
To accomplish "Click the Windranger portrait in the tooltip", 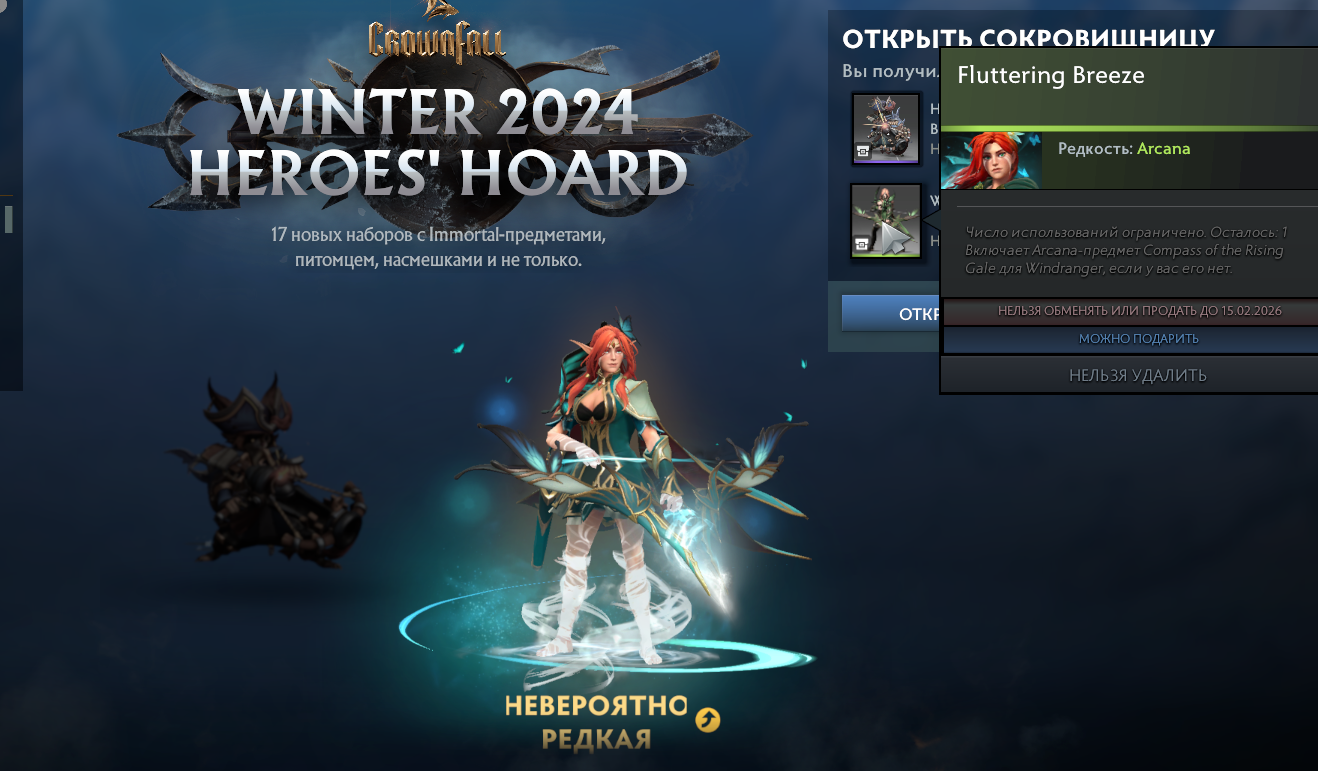I will tap(991, 160).
